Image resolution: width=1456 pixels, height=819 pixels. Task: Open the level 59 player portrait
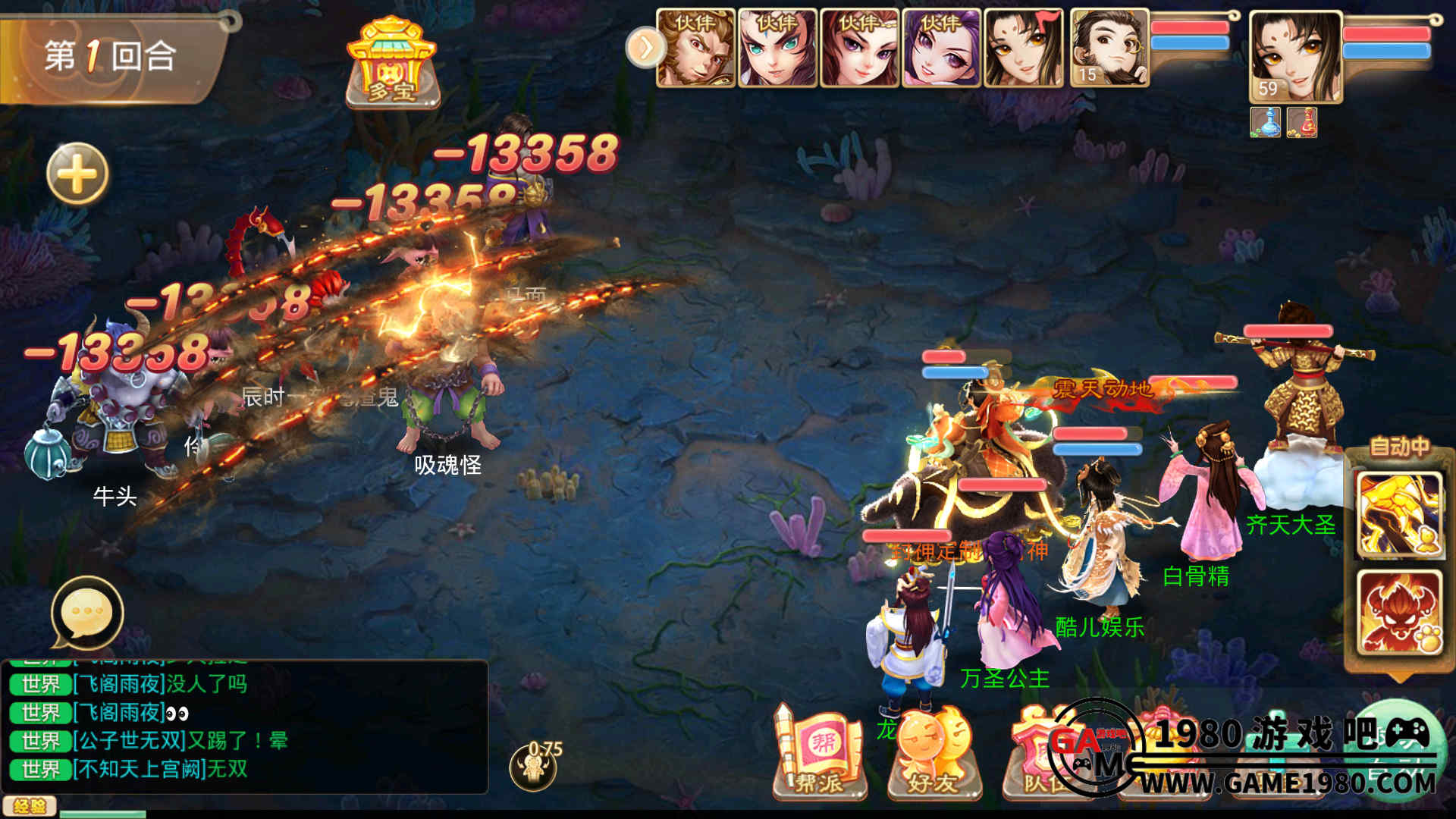1294,57
